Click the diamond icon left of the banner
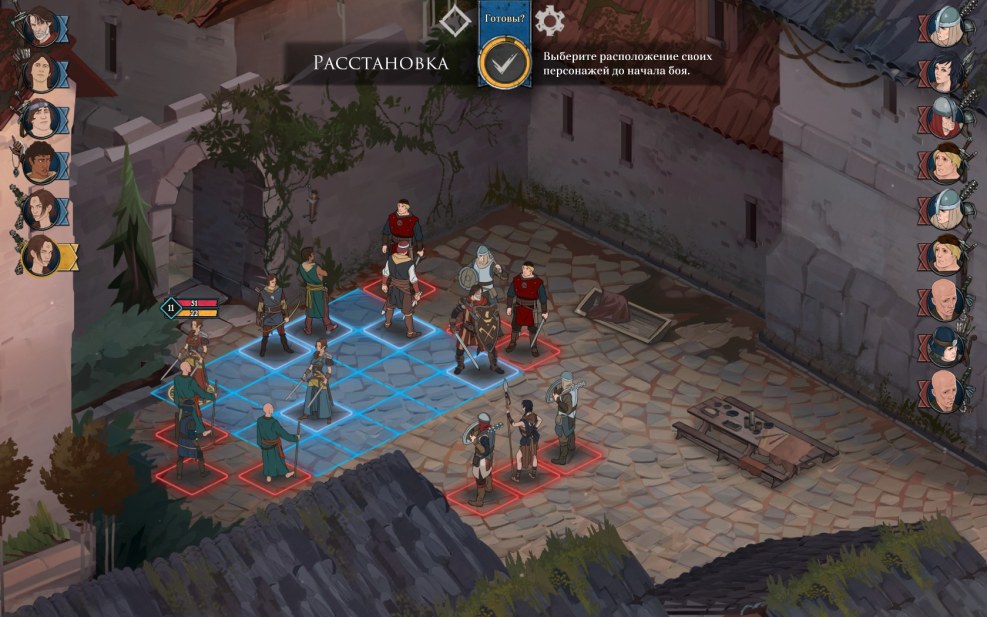 pyautogui.click(x=456, y=20)
